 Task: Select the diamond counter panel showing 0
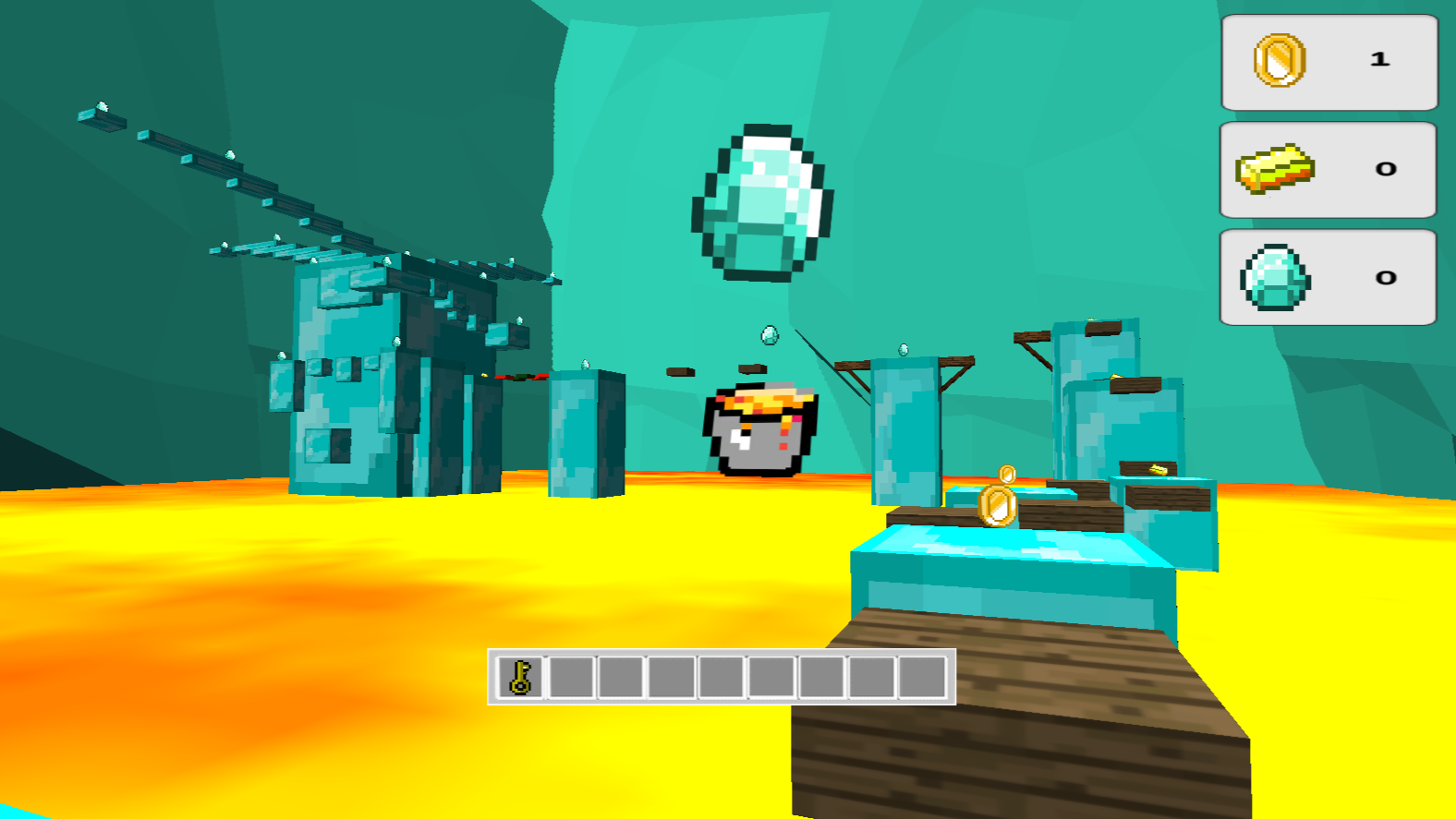click(1328, 277)
